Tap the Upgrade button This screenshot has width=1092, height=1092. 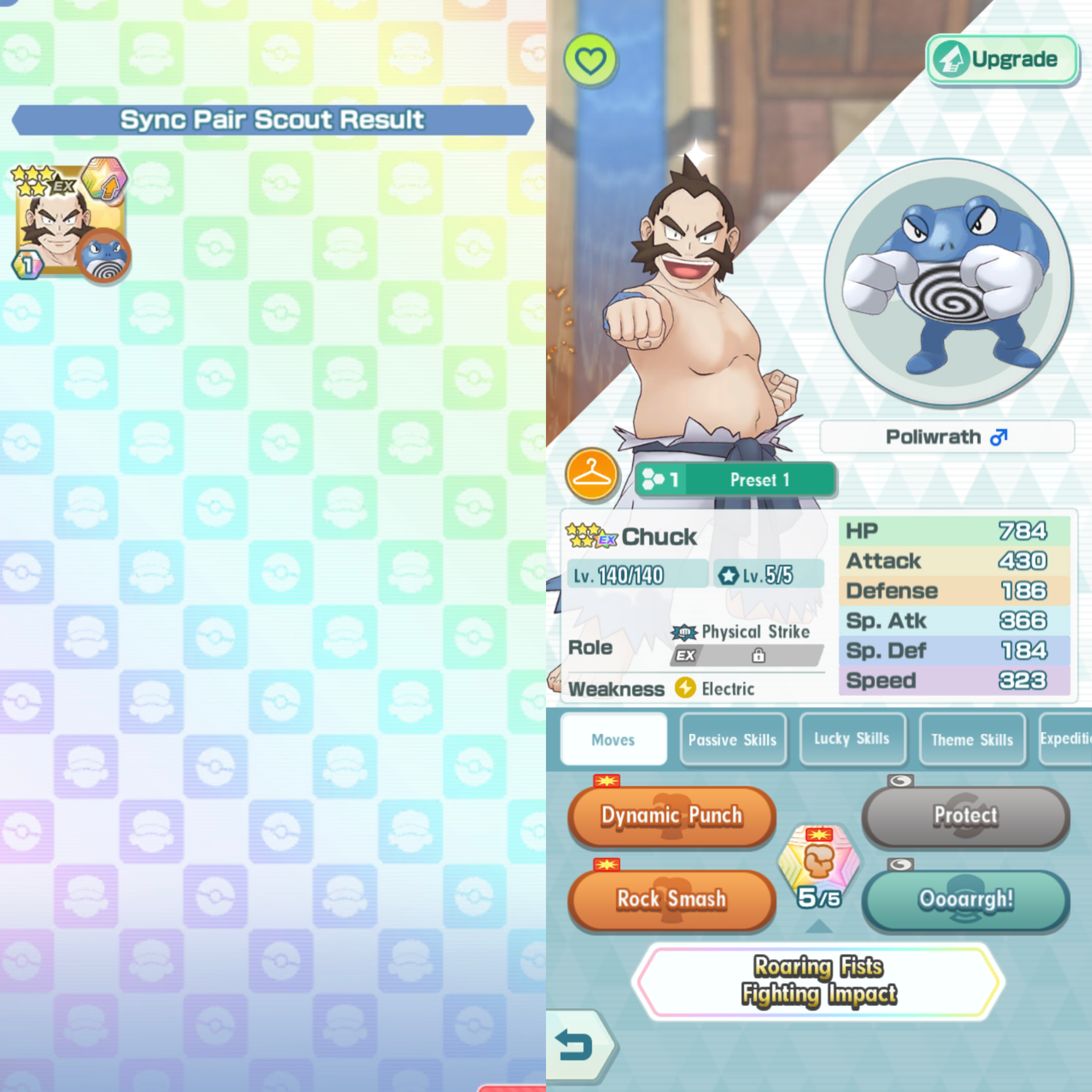point(1002,59)
